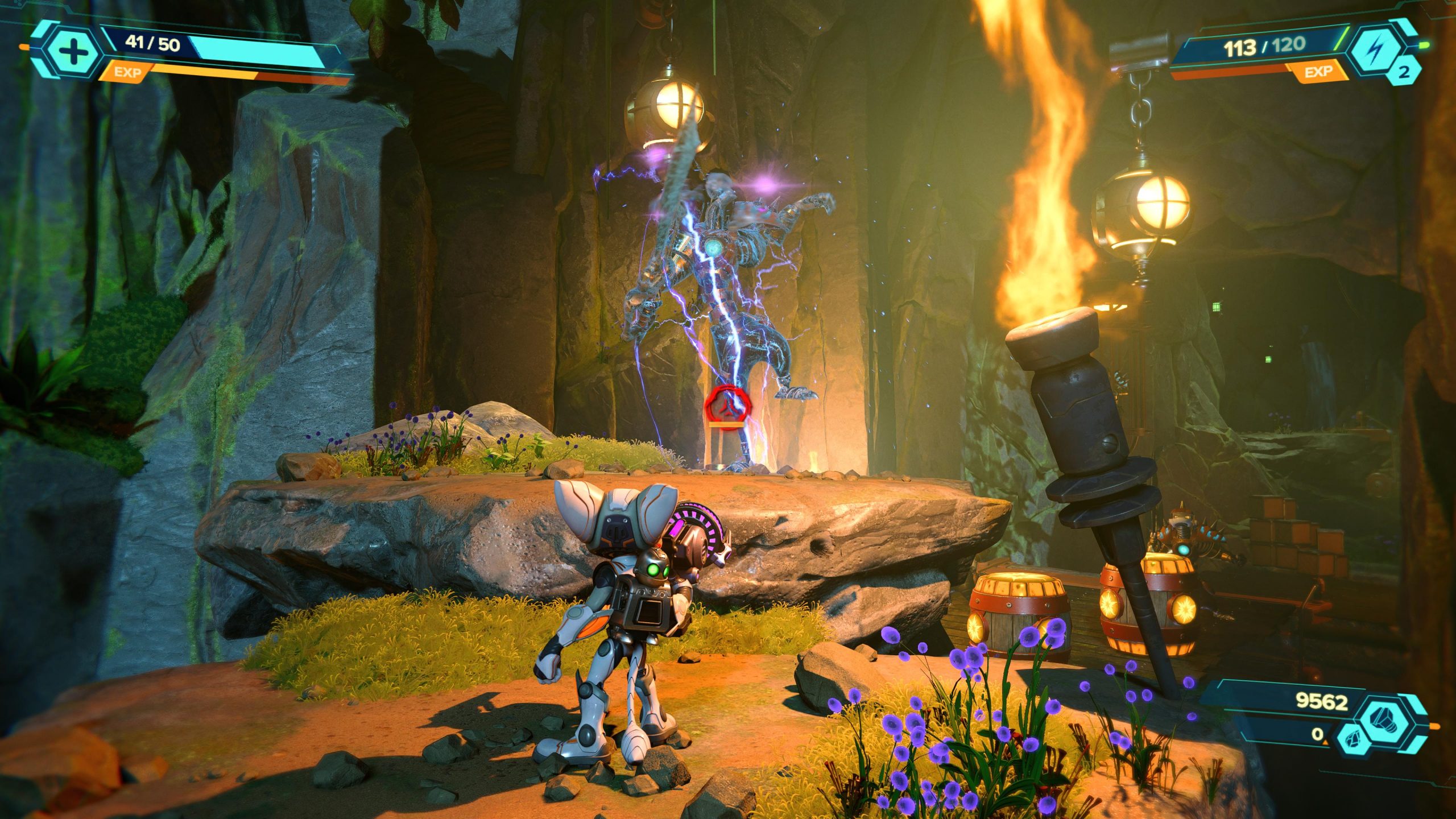Click the small Raritanium crystal icon
The image size is (1456, 819).
1352,739
